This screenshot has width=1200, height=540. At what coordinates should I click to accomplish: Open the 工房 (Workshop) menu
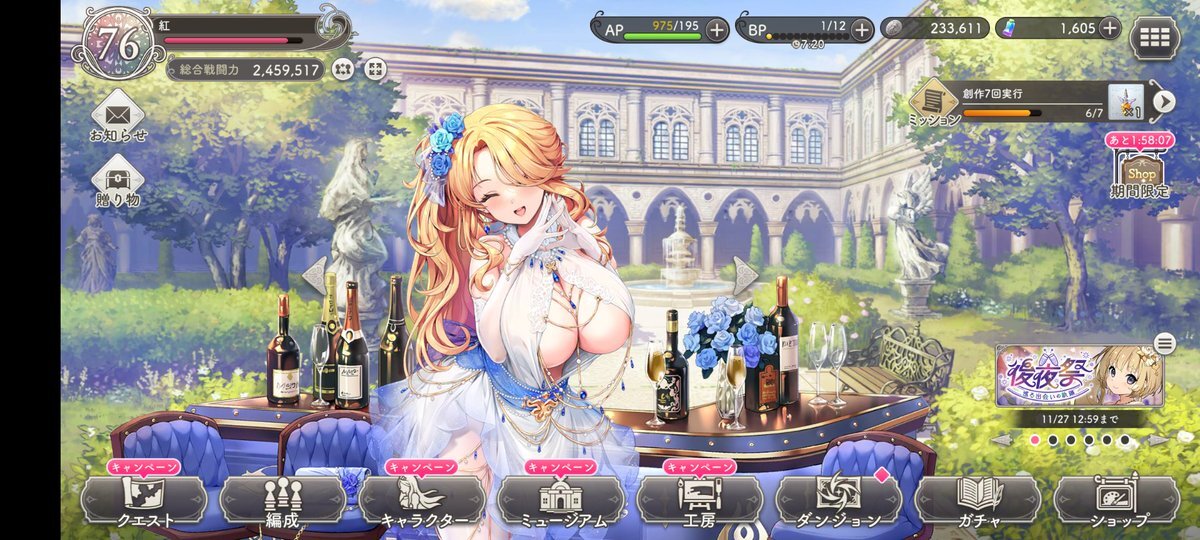pyautogui.click(x=700, y=499)
